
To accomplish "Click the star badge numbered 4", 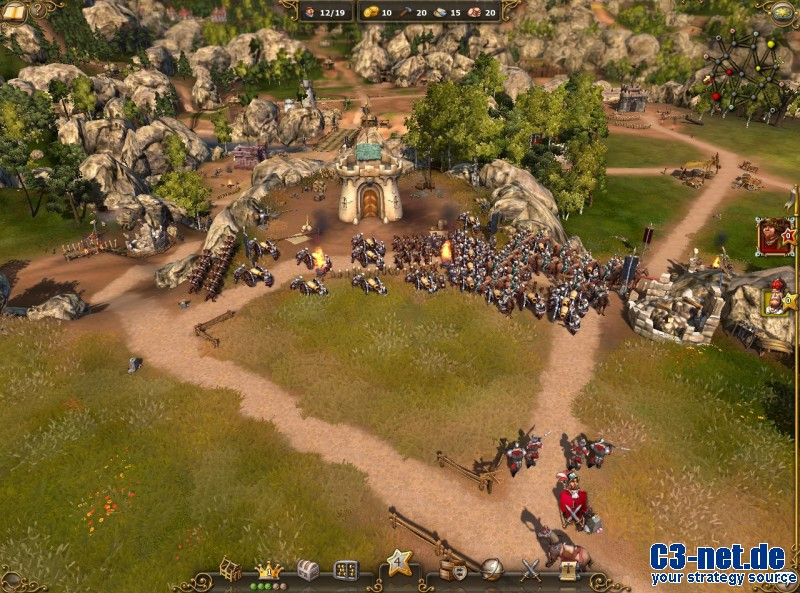I will pos(400,562).
